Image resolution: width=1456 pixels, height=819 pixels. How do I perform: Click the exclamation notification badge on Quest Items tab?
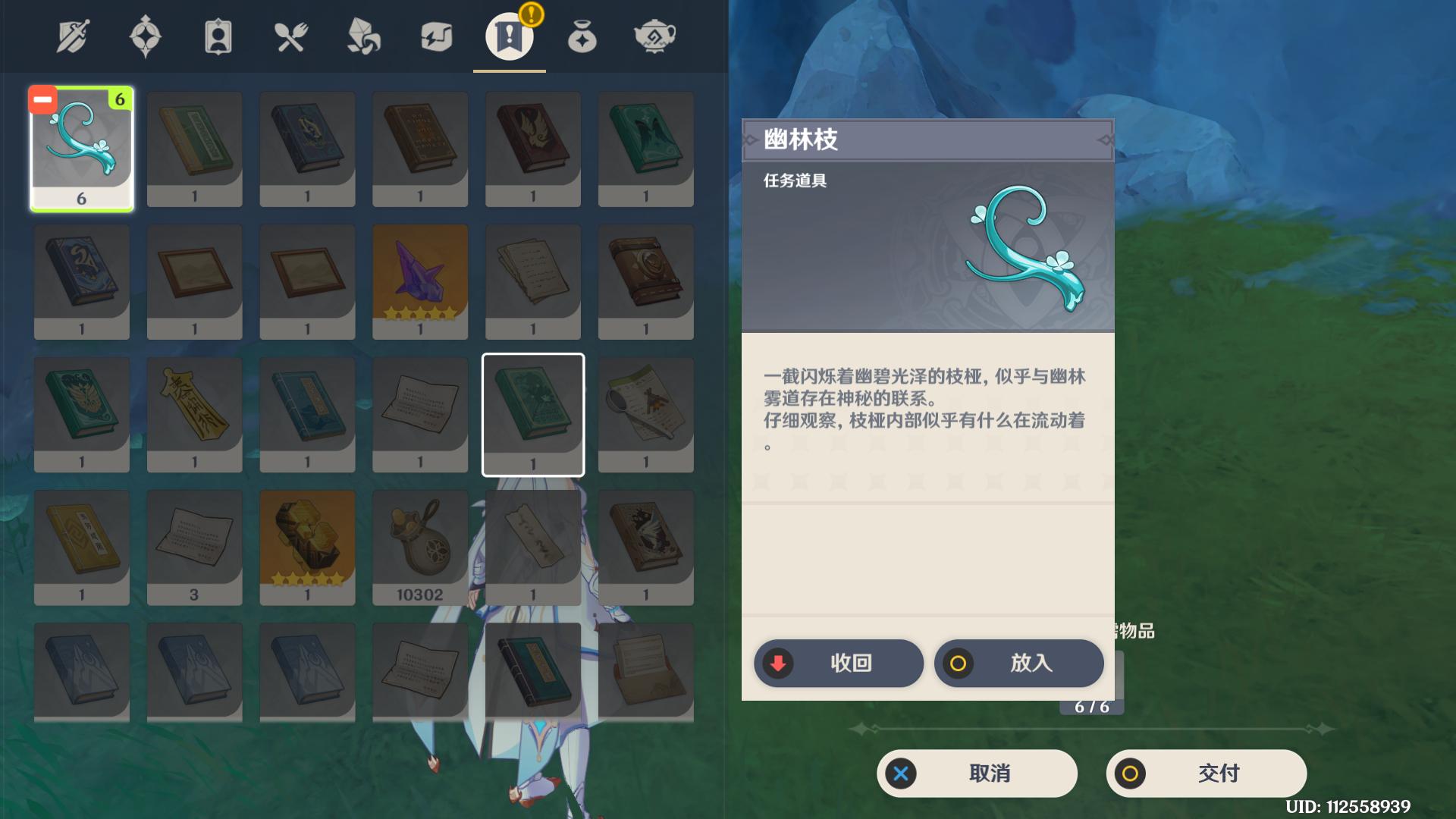(x=531, y=13)
